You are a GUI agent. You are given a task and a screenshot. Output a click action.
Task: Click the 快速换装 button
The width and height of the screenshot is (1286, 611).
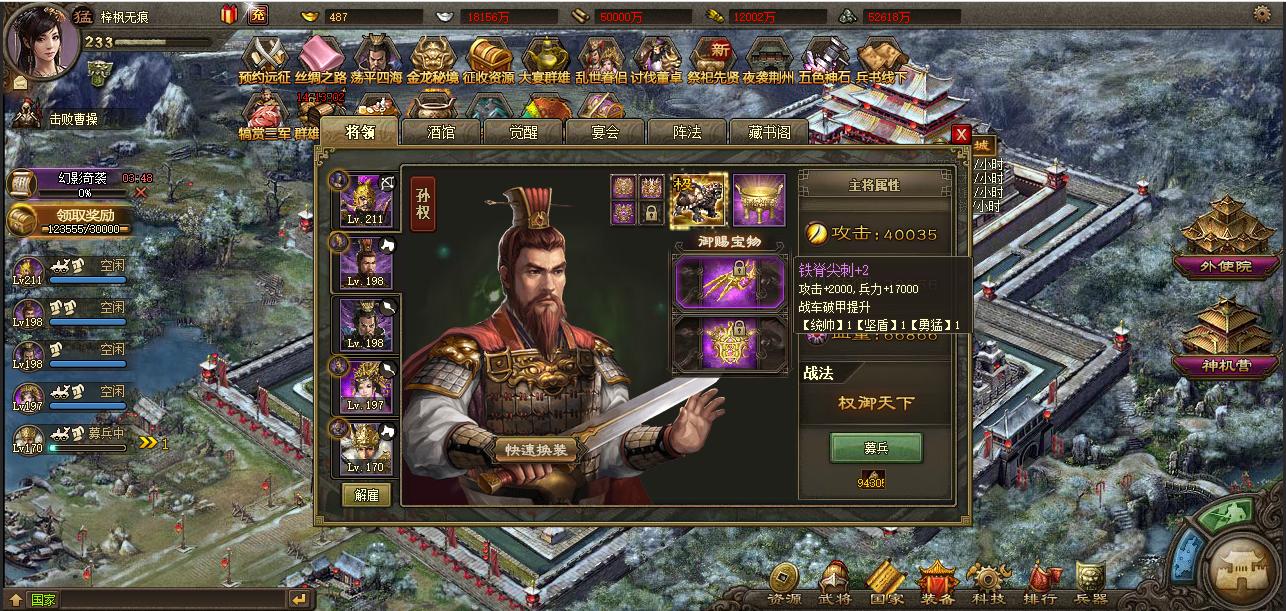click(538, 450)
